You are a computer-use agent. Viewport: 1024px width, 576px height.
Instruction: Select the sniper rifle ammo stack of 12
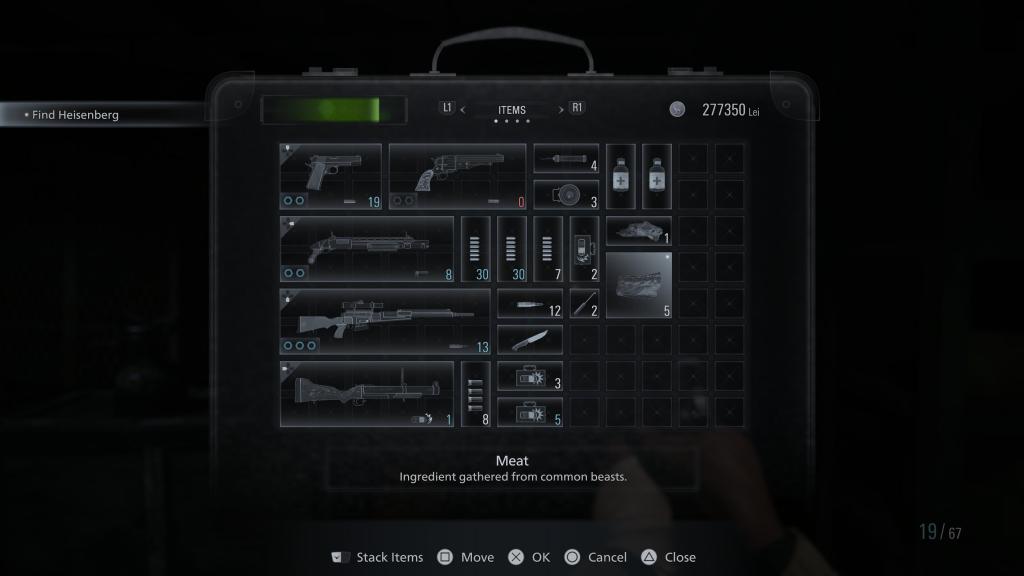530,303
